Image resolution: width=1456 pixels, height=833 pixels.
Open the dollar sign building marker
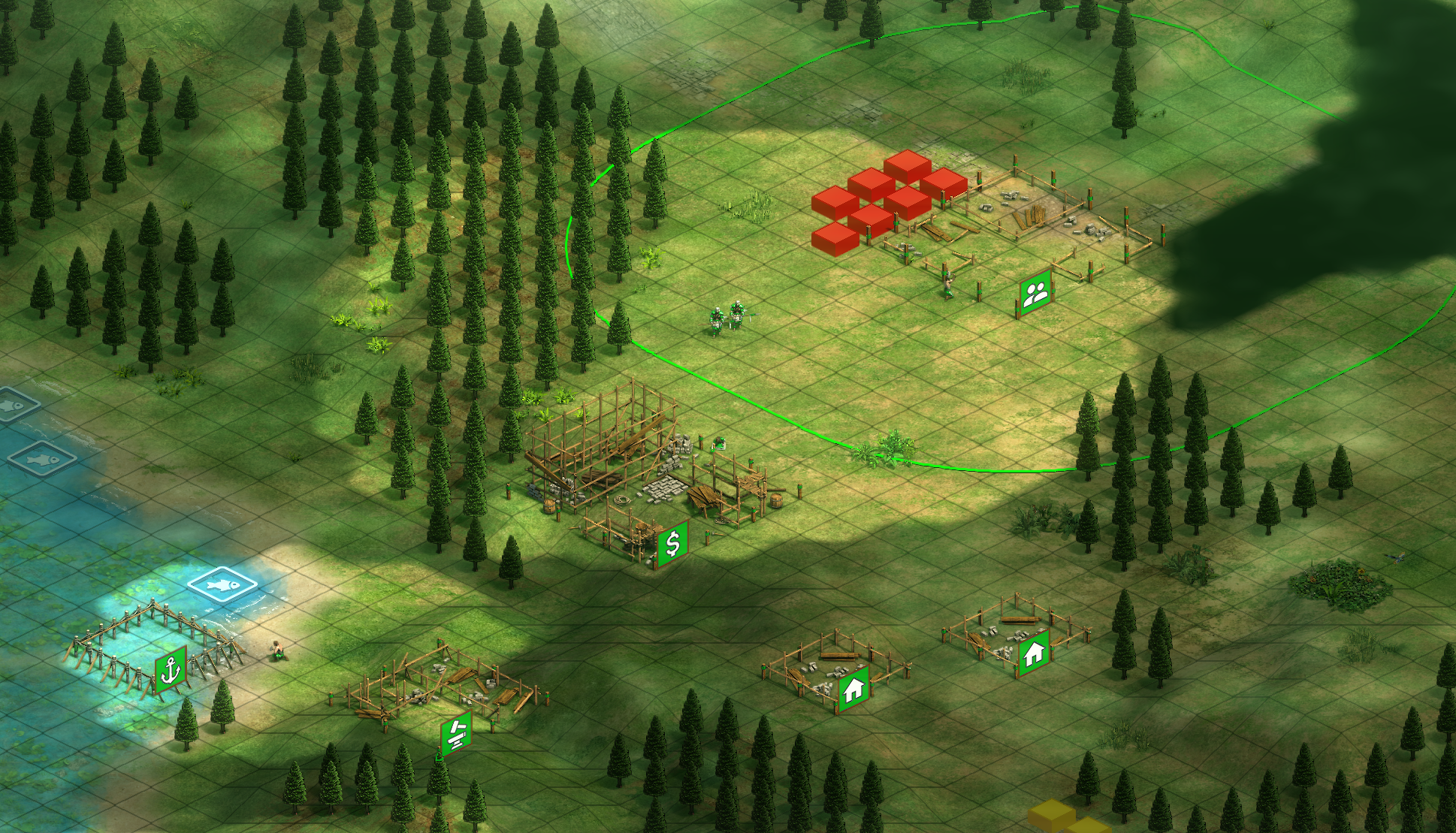672,542
